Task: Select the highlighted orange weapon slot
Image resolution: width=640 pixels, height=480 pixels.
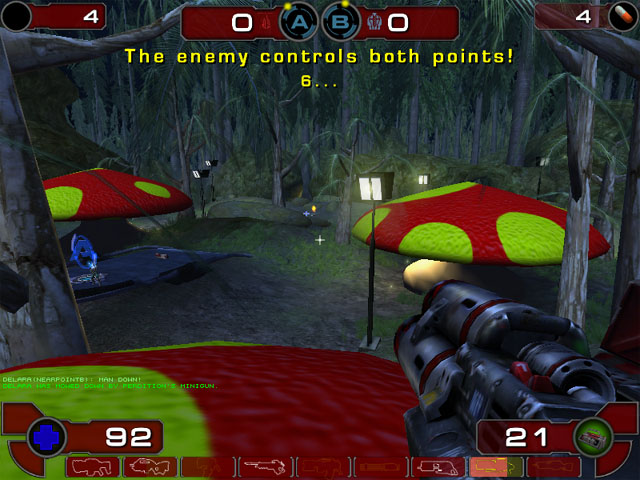Action: click(x=493, y=467)
